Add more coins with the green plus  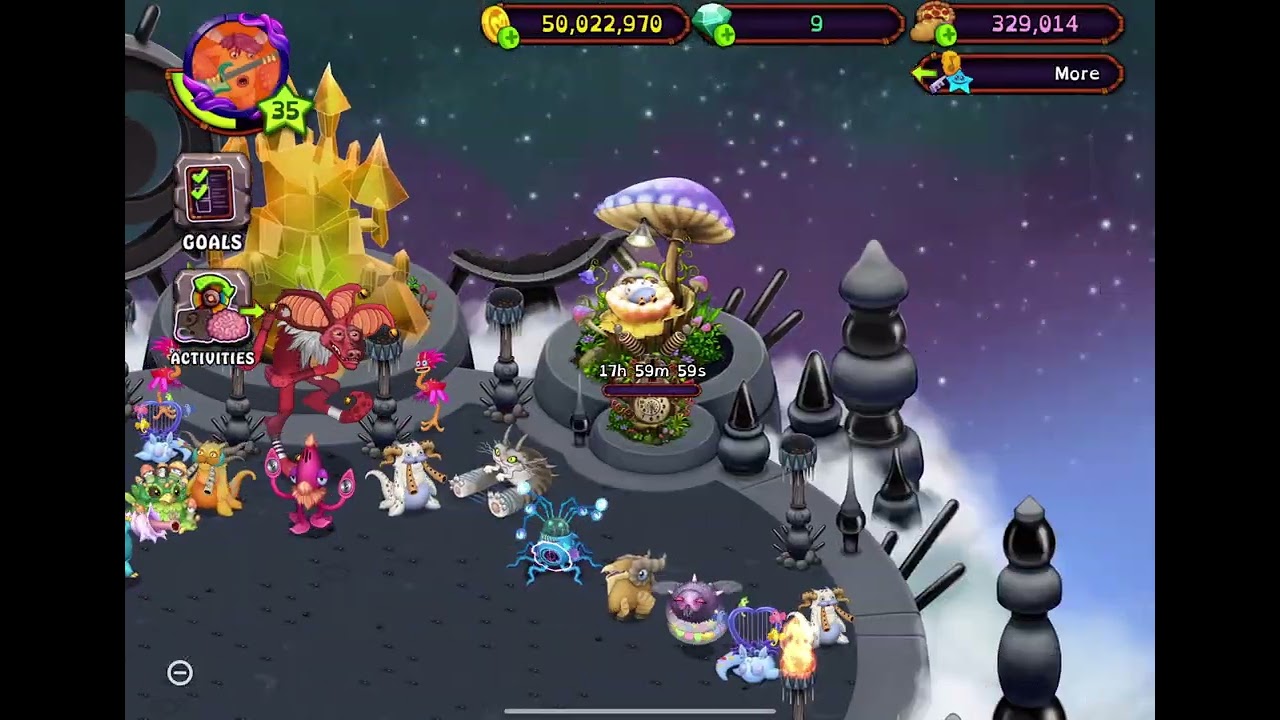pyautogui.click(x=508, y=38)
